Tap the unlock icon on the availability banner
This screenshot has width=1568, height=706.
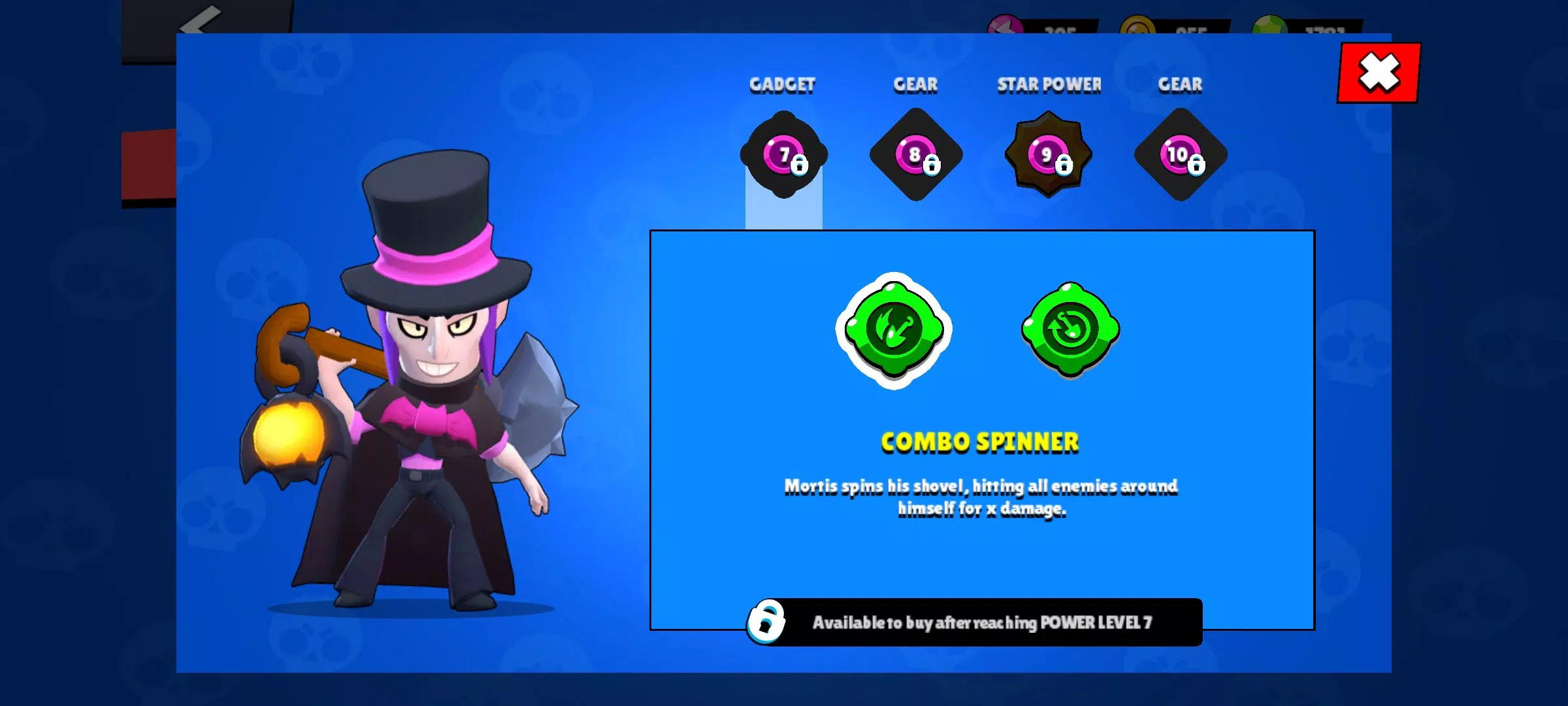click(767, 622)
